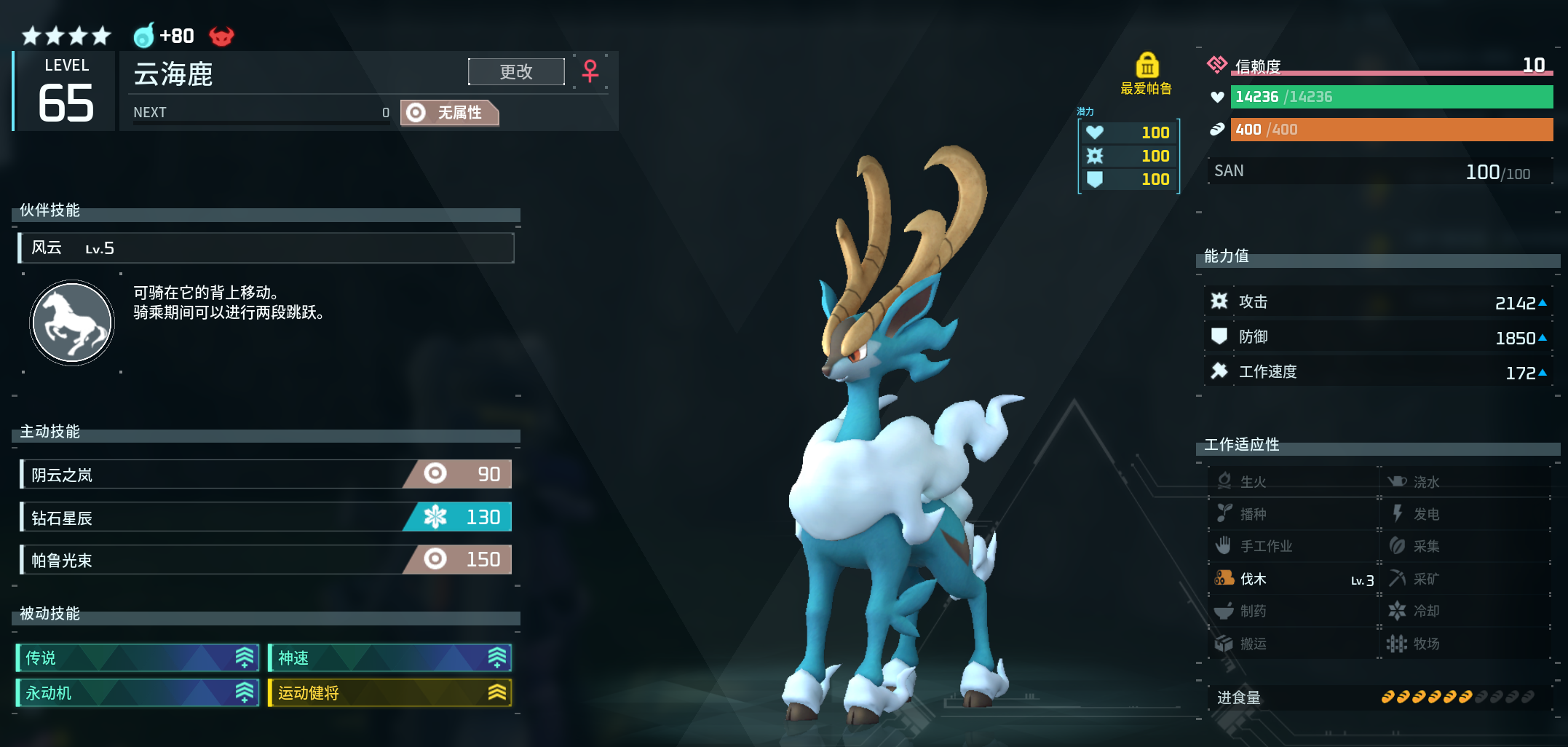Click the horse-riding partner skill icon
Viewport: 1568px width, 747px height.
pos(72,323)
